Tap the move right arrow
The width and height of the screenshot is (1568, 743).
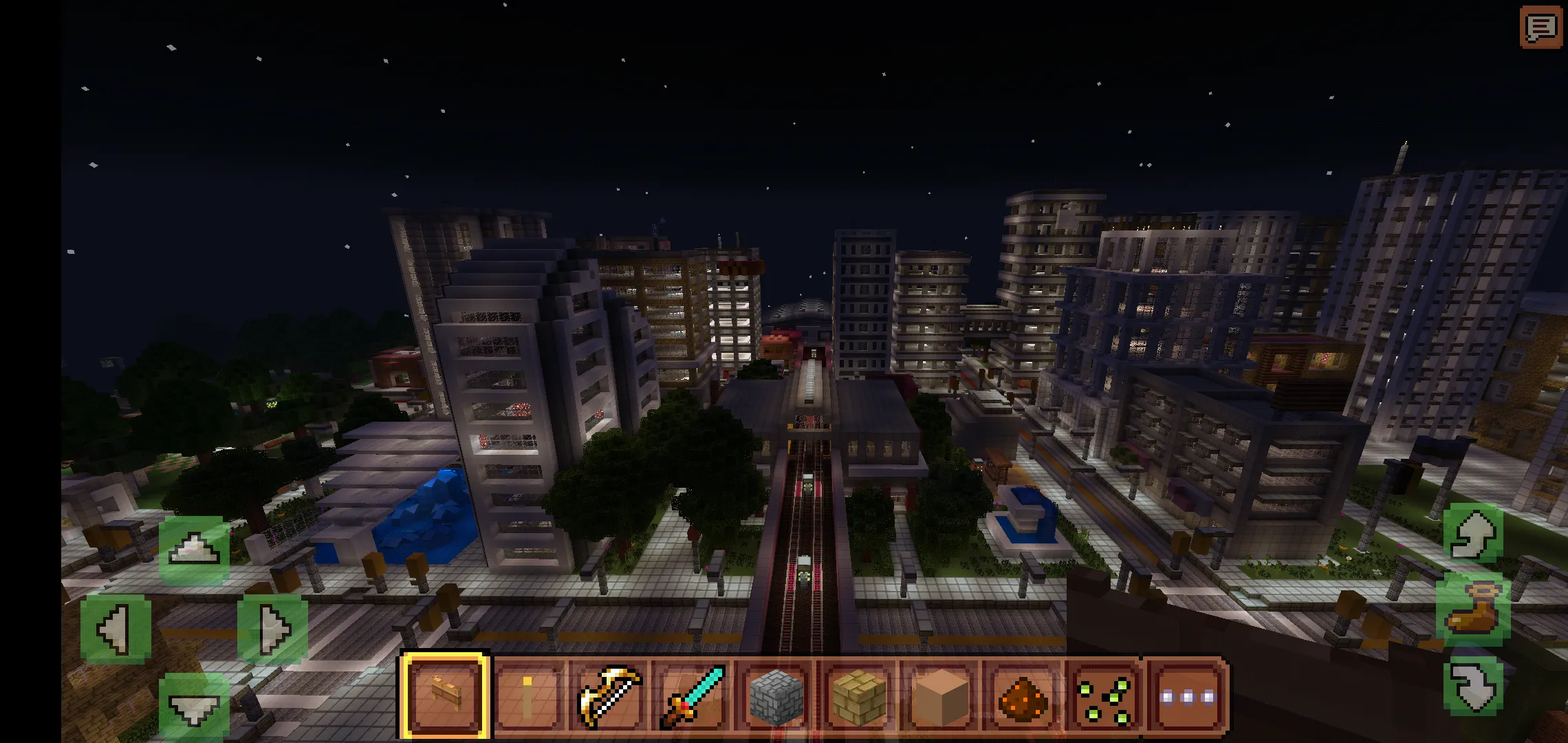(x=273, y=629)
